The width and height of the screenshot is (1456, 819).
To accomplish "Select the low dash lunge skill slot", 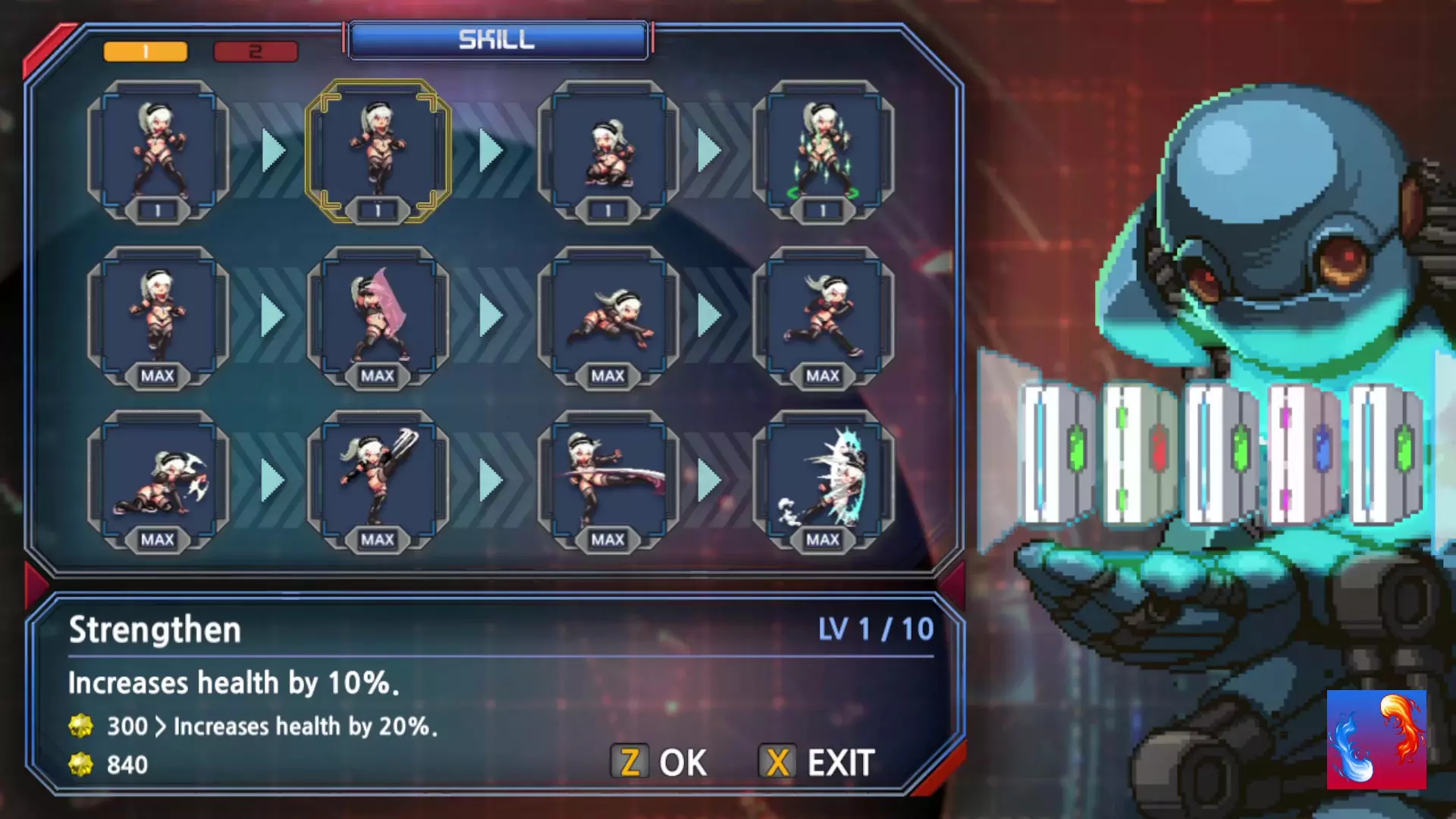I will 607,315.
